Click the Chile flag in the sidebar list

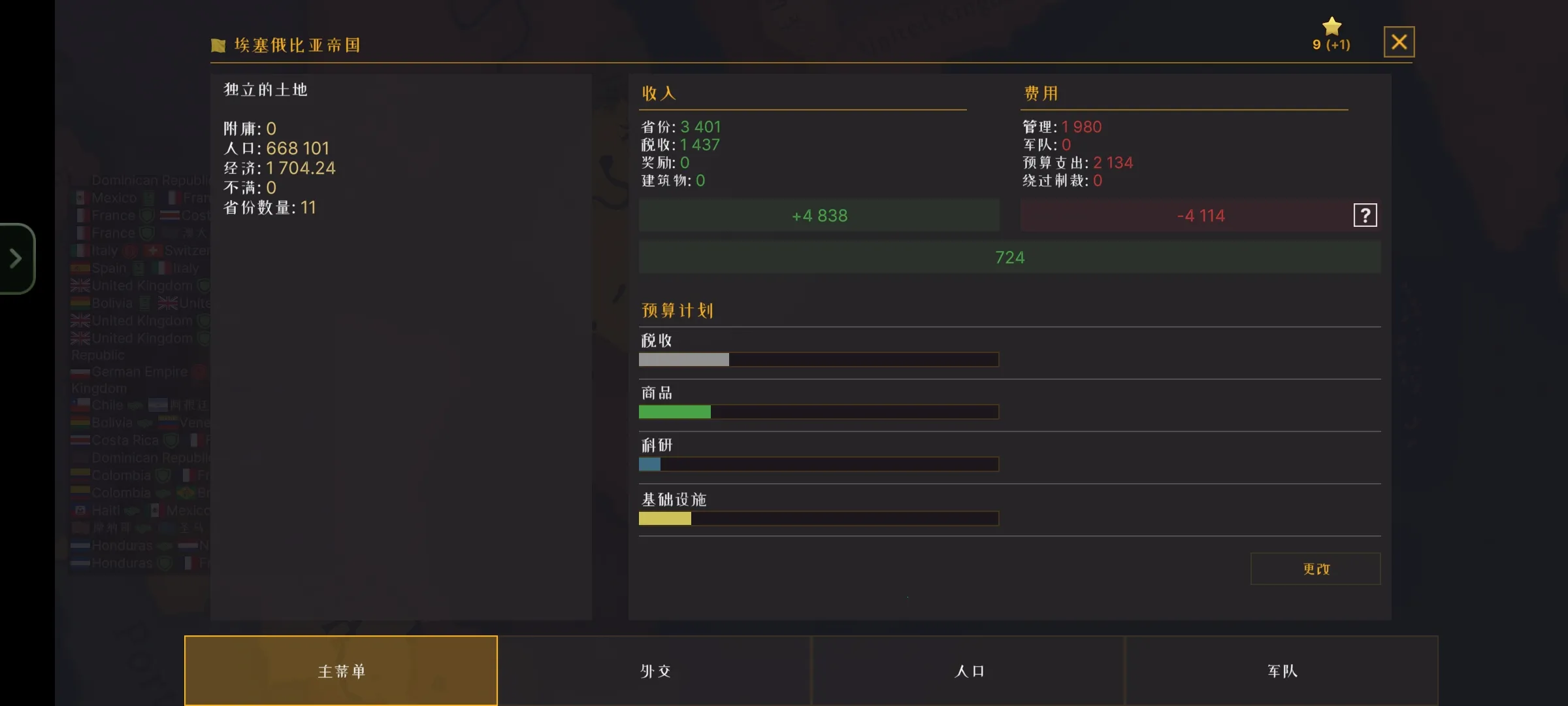coord(80,405)
